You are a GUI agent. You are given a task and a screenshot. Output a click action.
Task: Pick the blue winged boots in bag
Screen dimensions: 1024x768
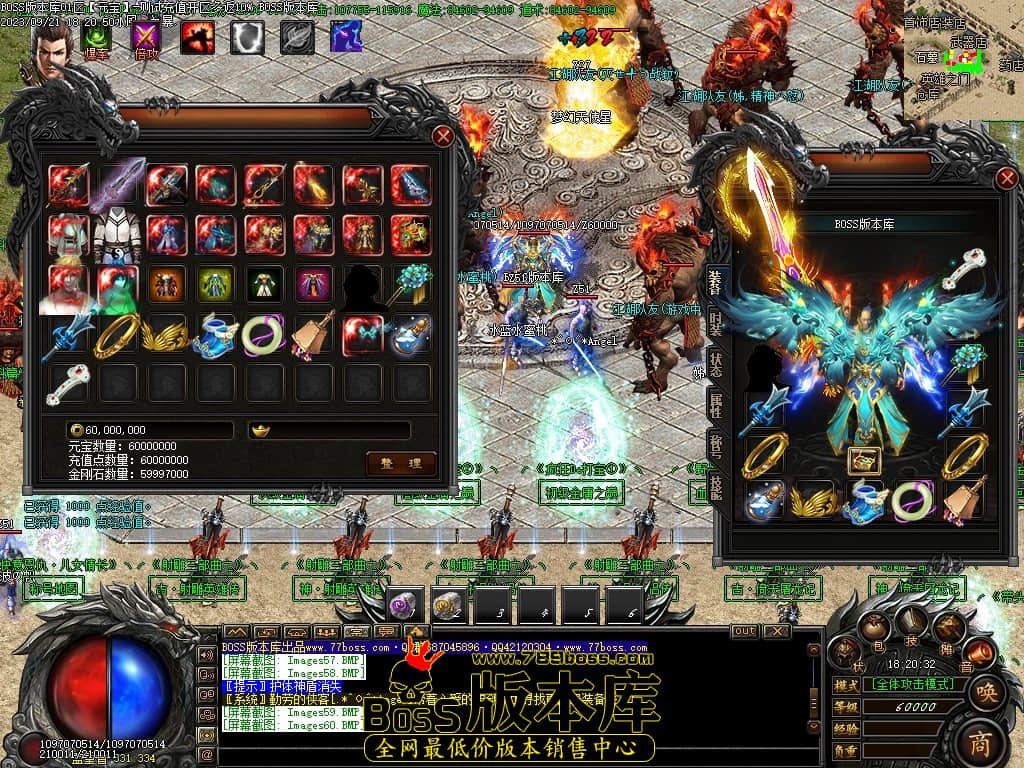coord(215,334)
